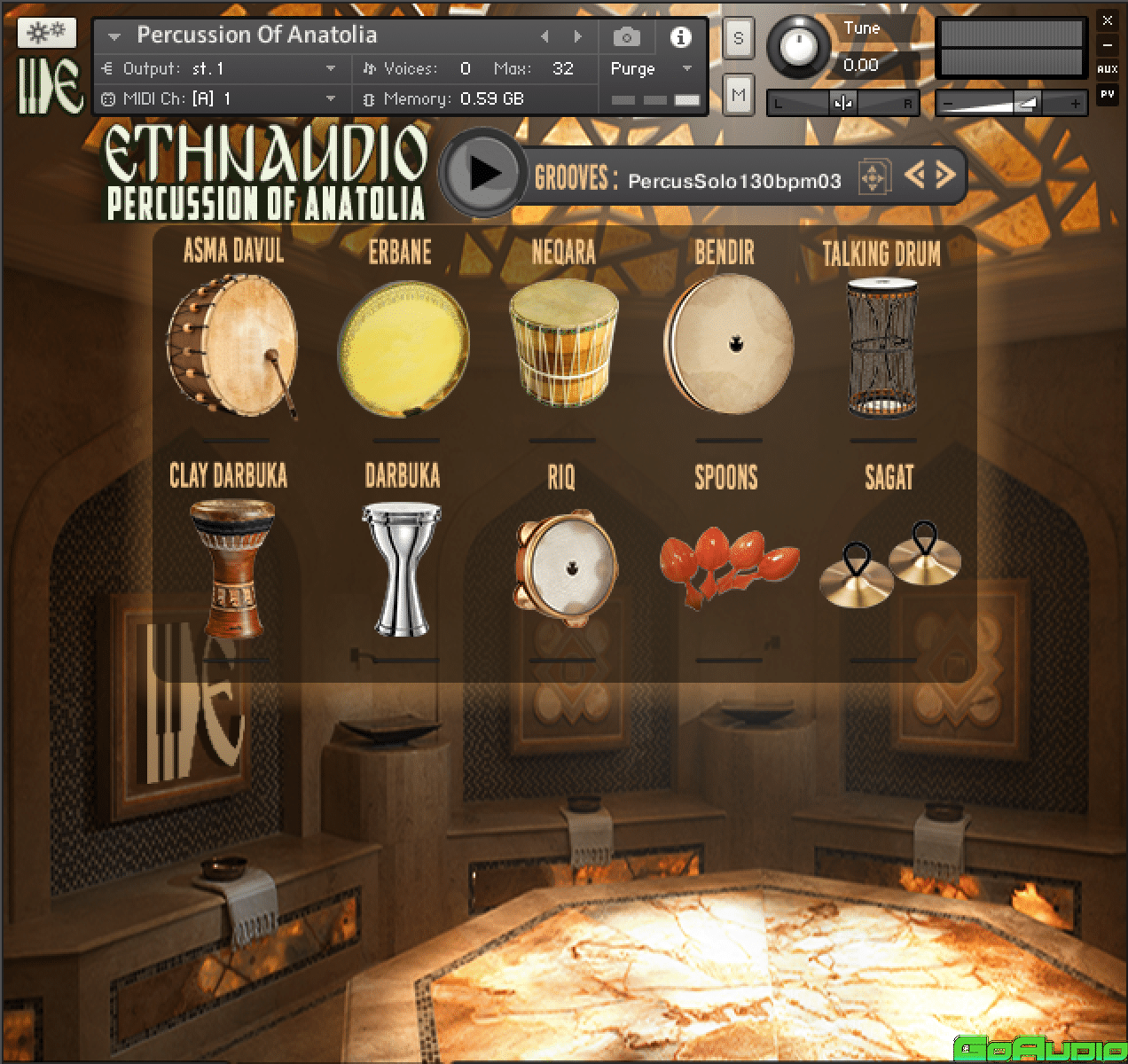Viewport: 1128px width, 1064px height.
Task: Mute the instrument with M button
Action: pyautogui.click(x=738, y=94)
